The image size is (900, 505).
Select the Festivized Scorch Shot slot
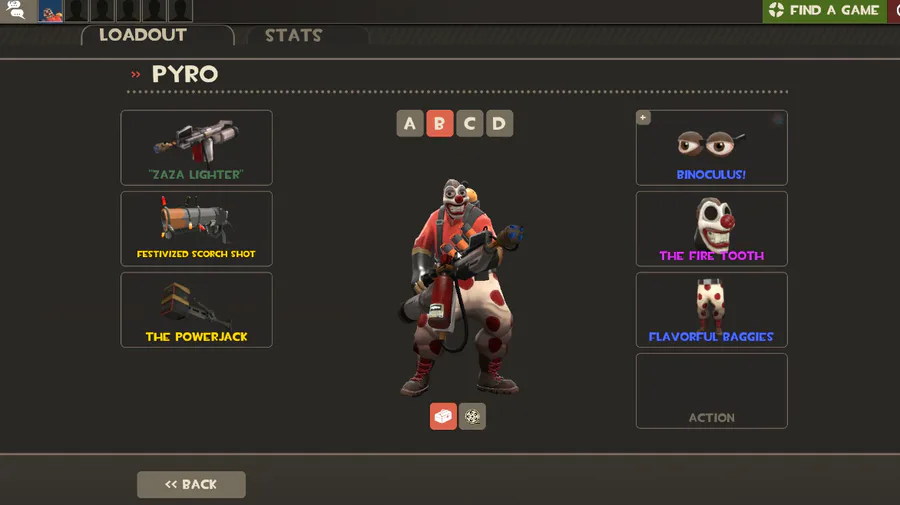click(196, 228)
